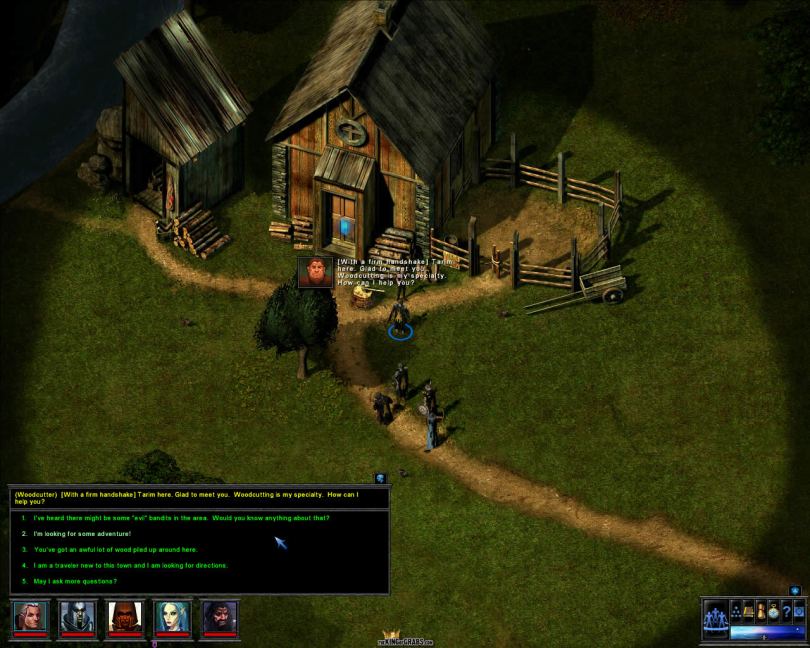The height and width of the screenshot is (648, 810).
Task: Click the blue arrow tab above toolbar
Action: (795, 591)
